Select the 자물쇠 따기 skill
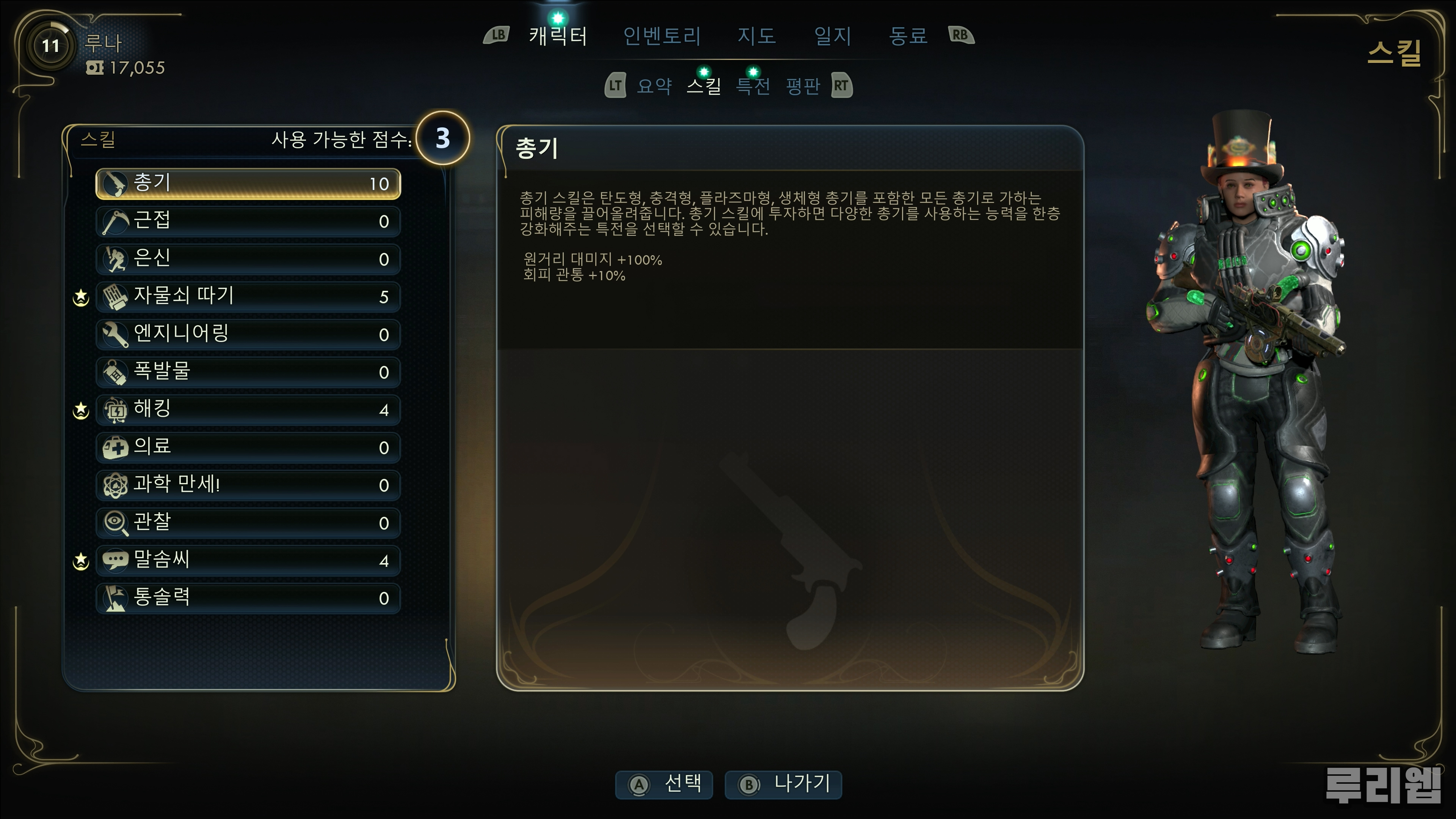This screenshot has width=1456, height=819. coord(248,297)
